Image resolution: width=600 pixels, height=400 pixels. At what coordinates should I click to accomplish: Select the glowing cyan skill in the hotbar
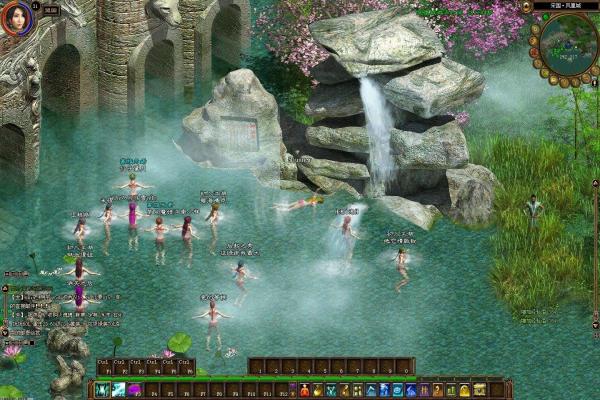point(118,390)
